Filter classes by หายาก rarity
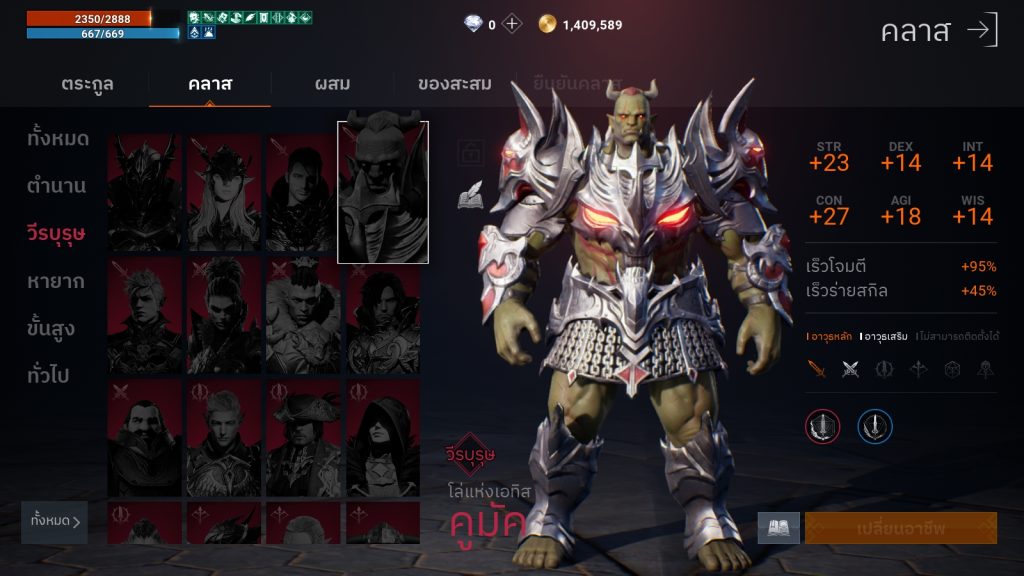 [56, 281]
